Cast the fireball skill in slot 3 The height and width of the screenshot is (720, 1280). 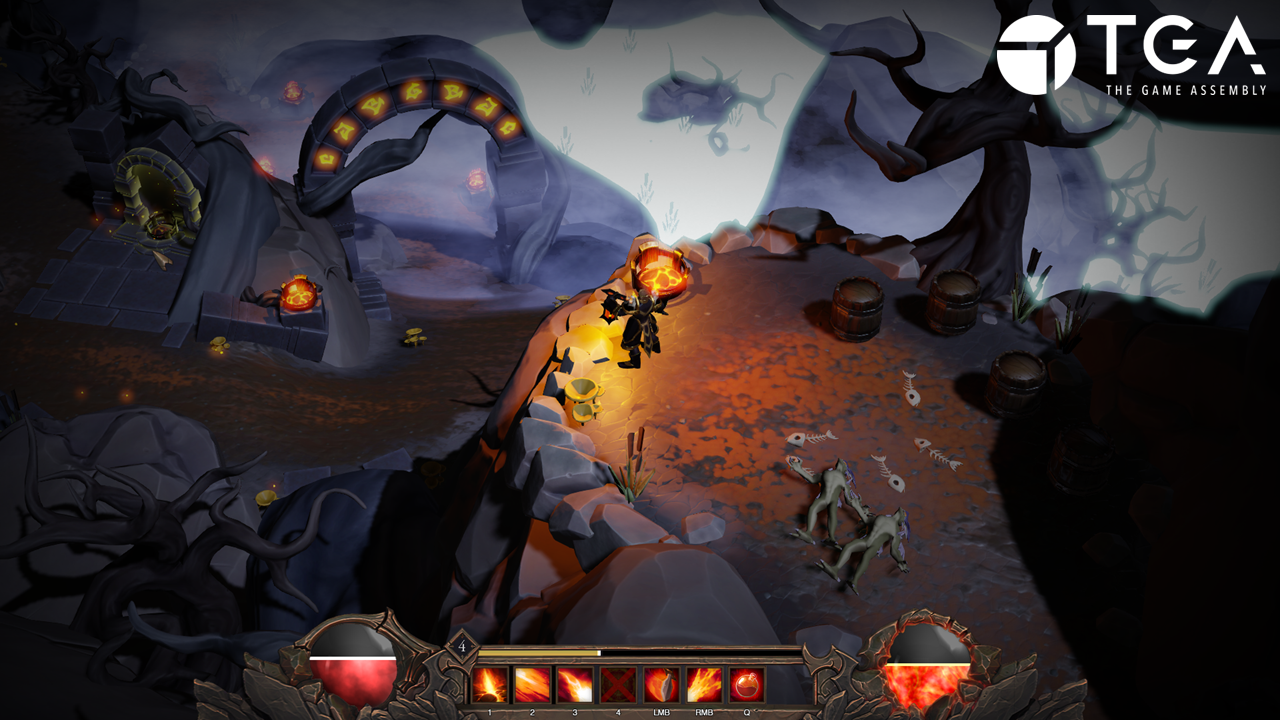point(575,685)
